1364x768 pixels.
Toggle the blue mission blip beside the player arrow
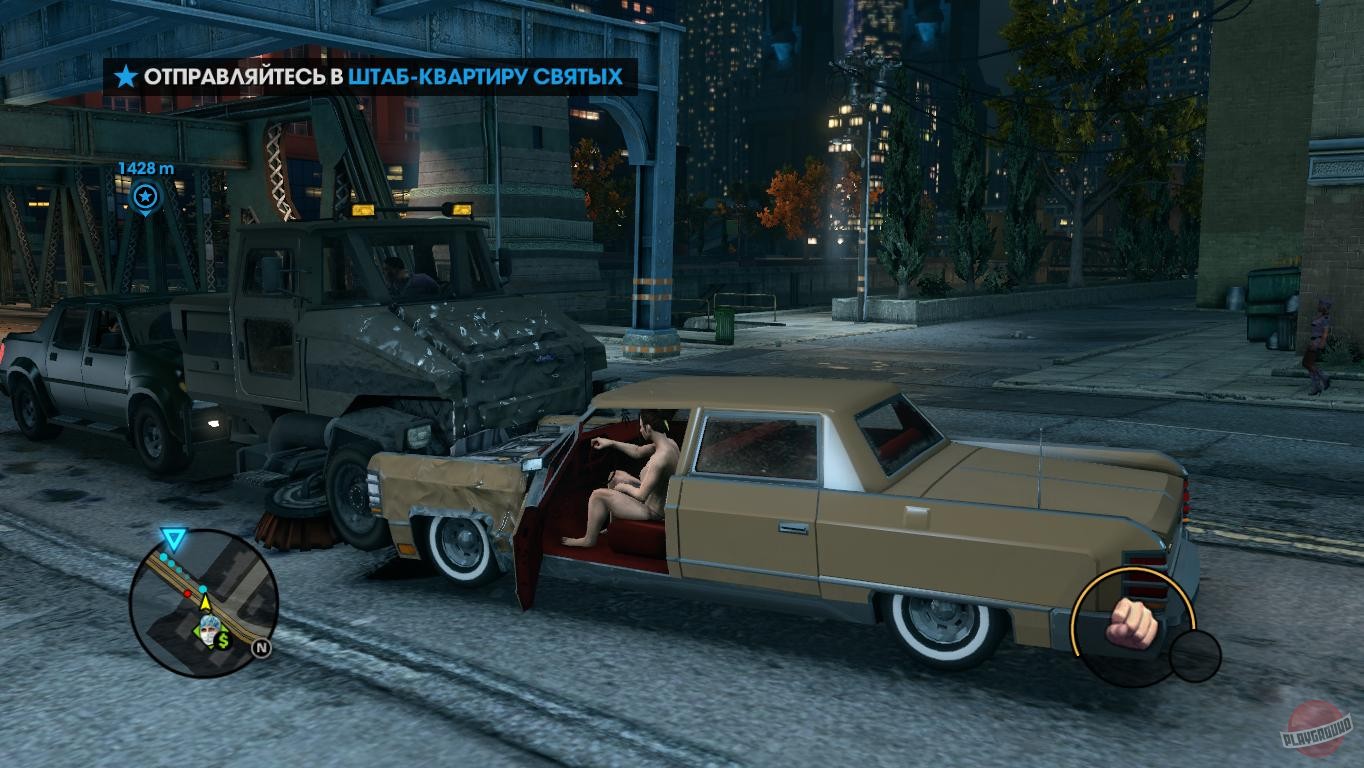point(203,588)
